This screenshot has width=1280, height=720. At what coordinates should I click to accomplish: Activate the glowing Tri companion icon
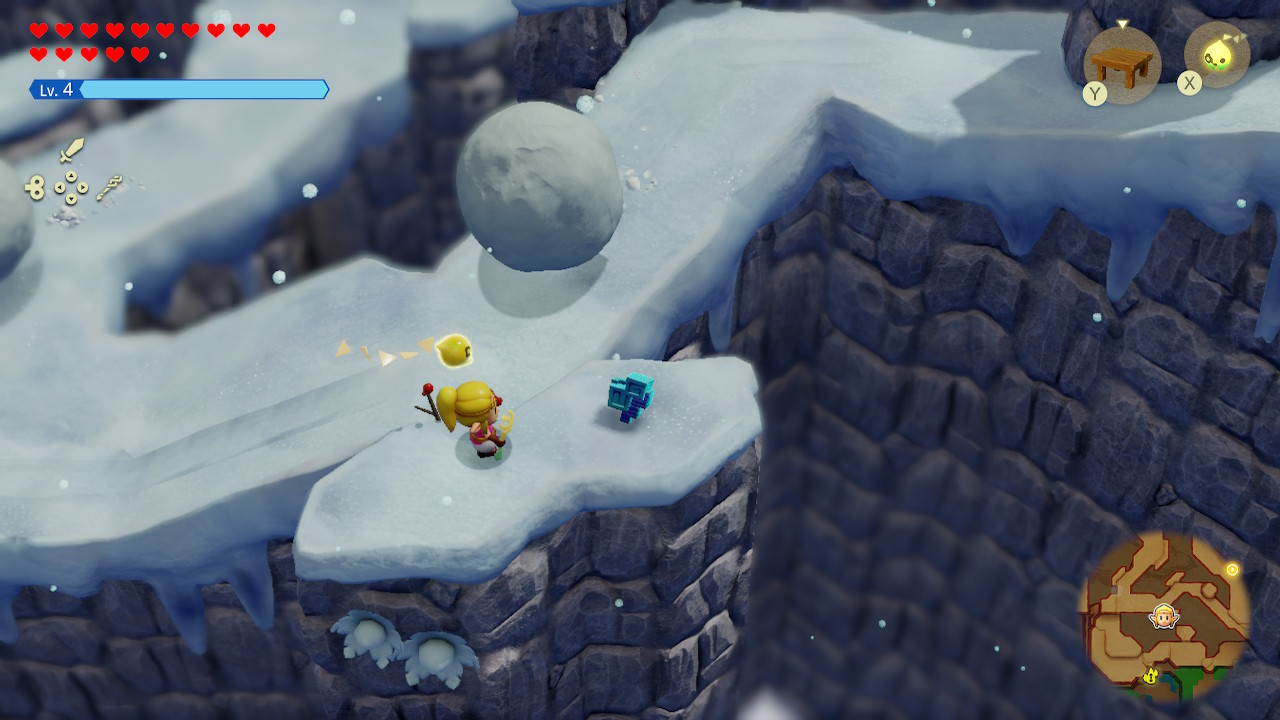(1216, 55)
